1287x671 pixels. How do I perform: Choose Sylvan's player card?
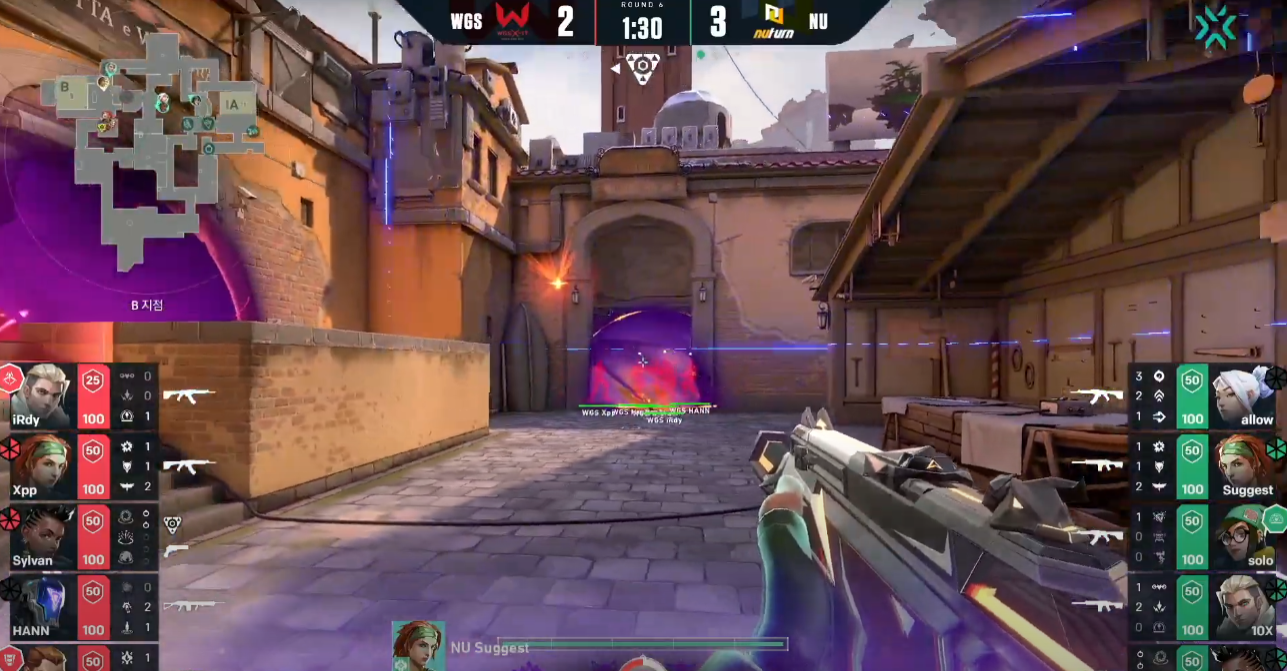click(x=80, y=536)
